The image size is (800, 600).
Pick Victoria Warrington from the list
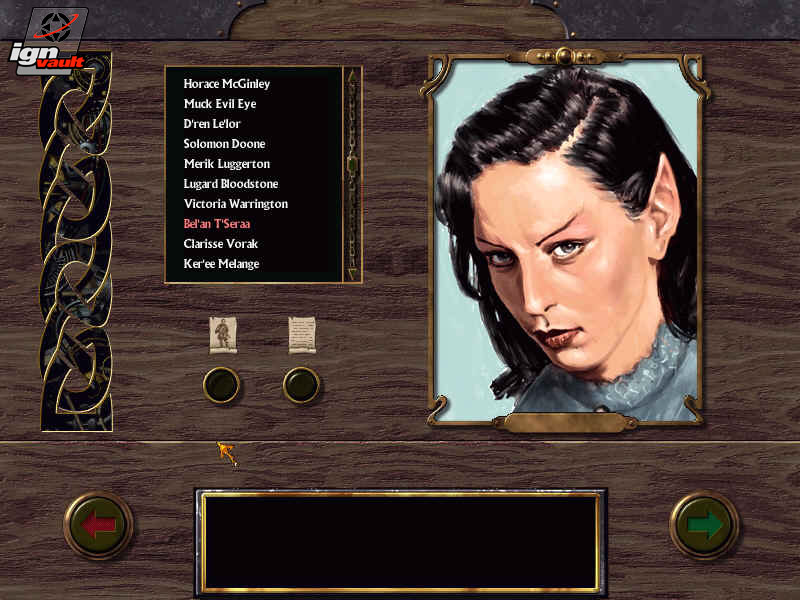[x=236, y=204]
